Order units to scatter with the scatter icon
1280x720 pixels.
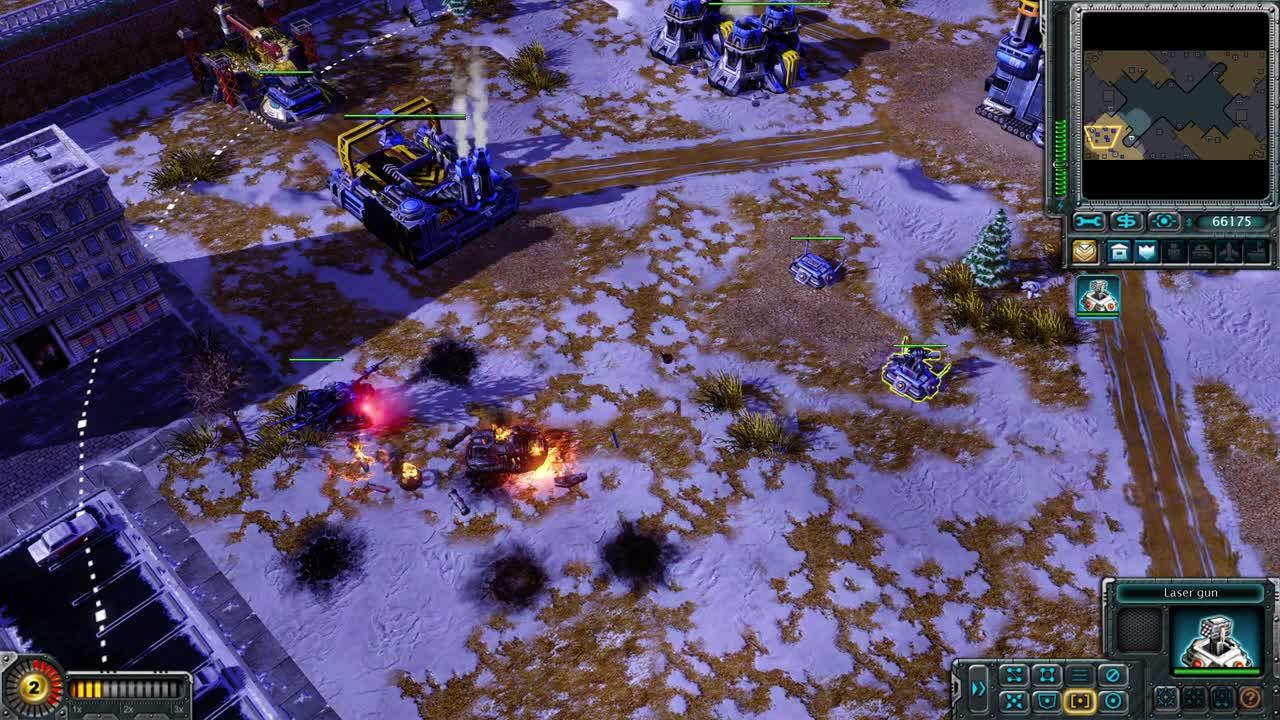coord(1014,700)
